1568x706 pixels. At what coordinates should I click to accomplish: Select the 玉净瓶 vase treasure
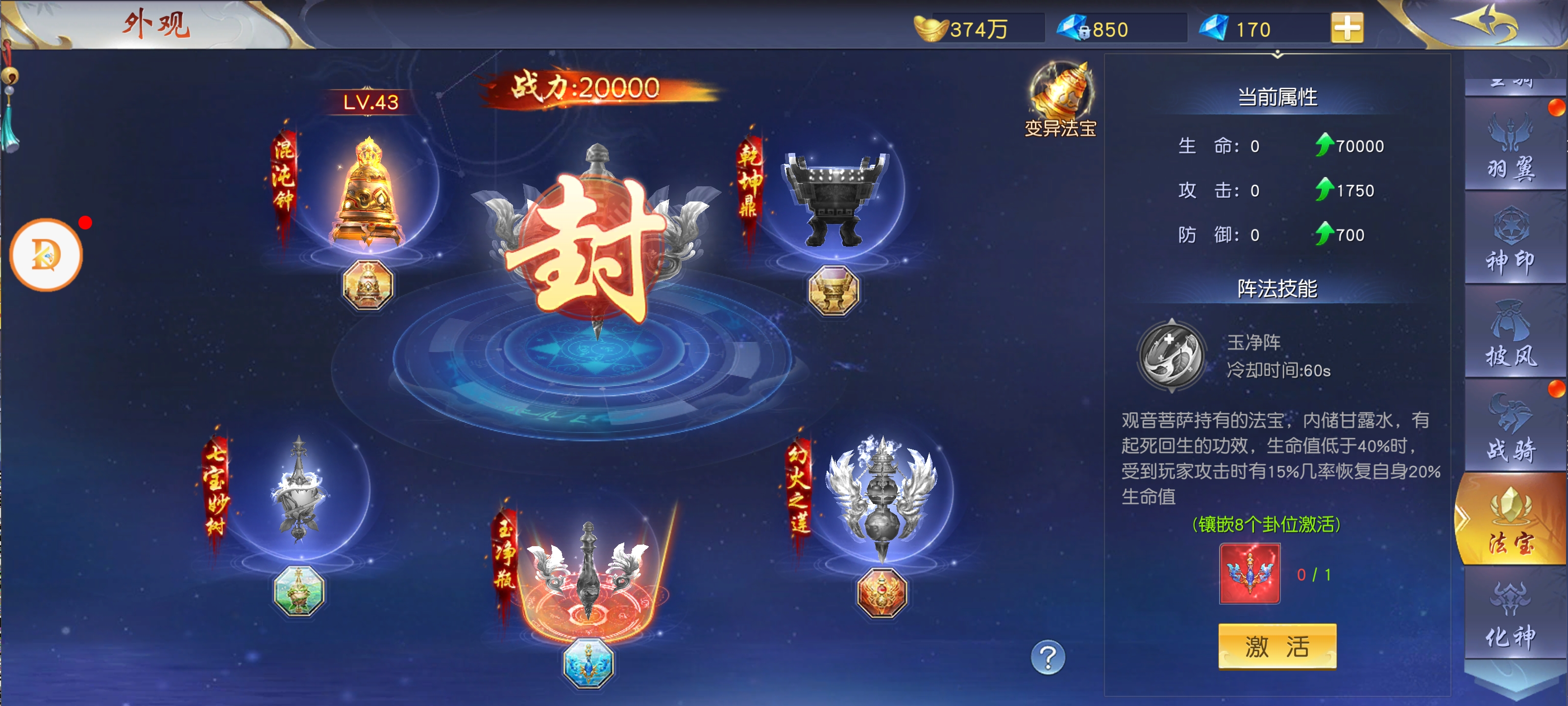[x=588, y=573]
